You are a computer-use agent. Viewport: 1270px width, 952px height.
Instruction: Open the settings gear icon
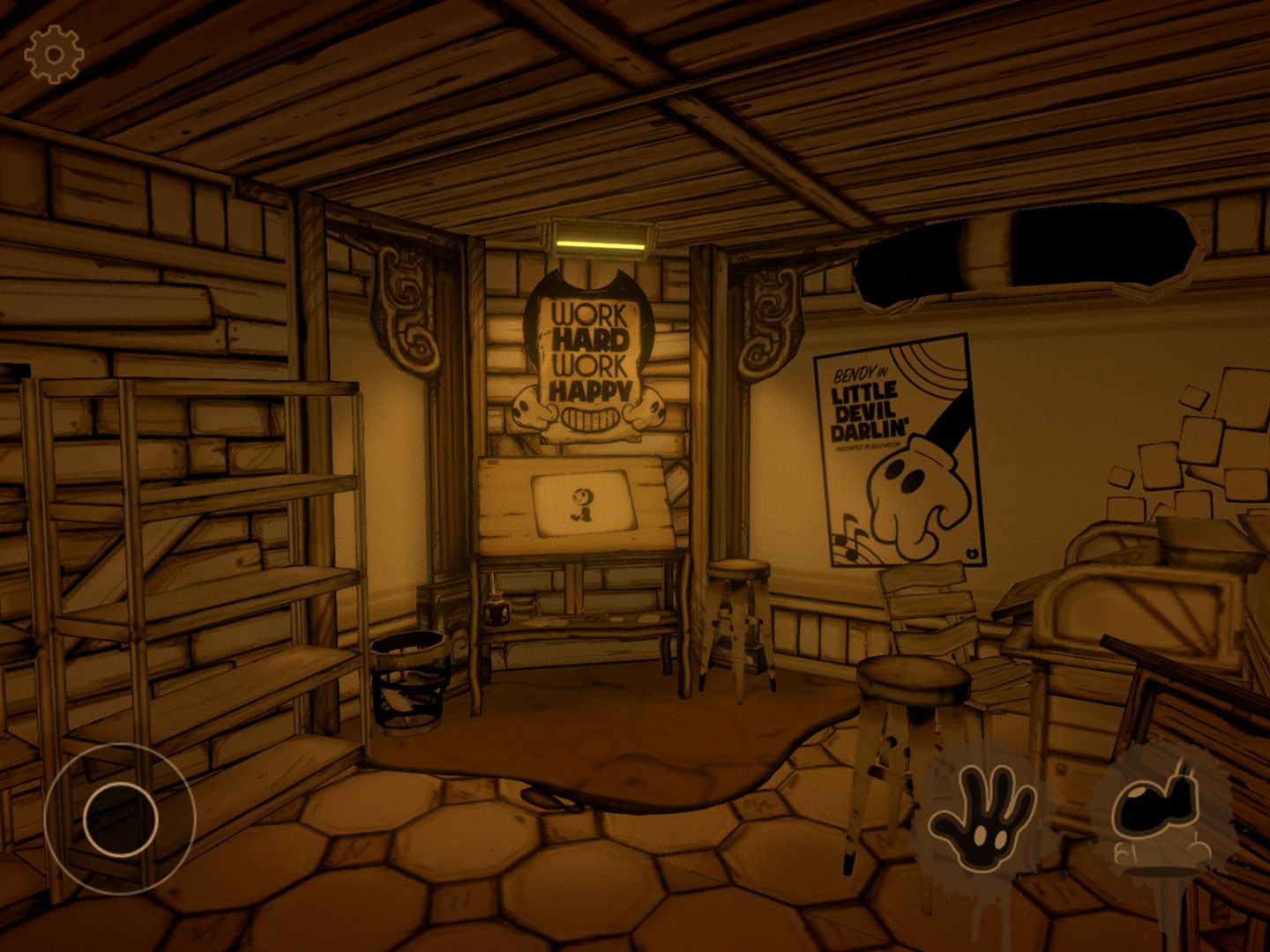tap(54, 55)
